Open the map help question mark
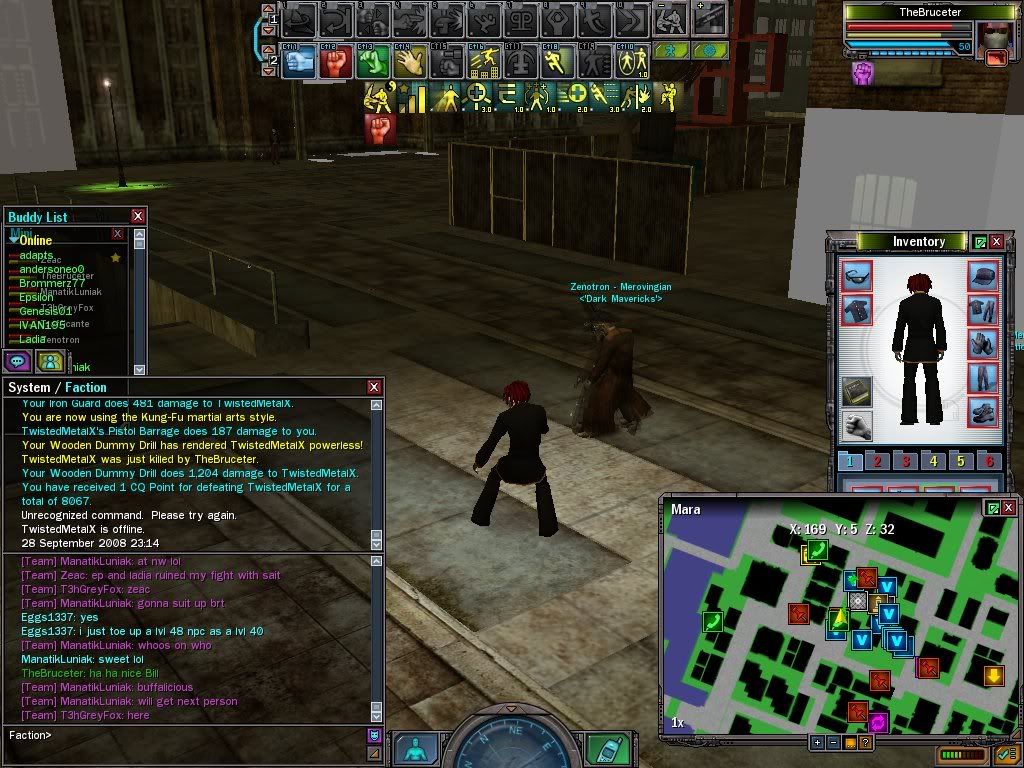 pos(865,742)
